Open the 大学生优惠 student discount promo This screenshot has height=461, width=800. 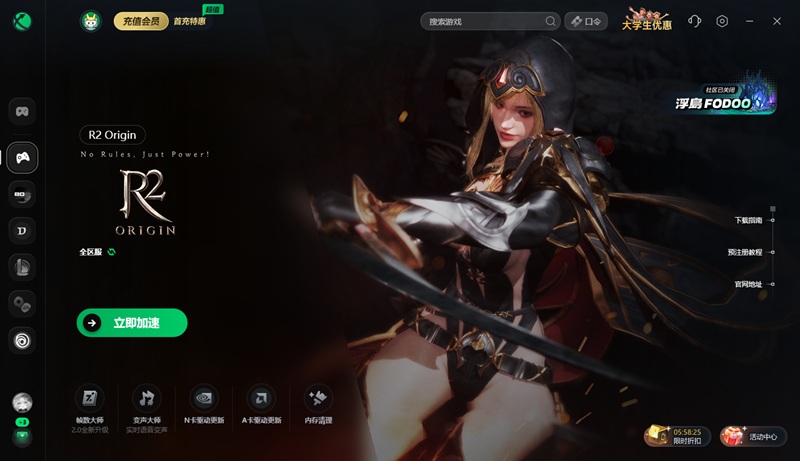pyautogui.click(x=647, y=20)
